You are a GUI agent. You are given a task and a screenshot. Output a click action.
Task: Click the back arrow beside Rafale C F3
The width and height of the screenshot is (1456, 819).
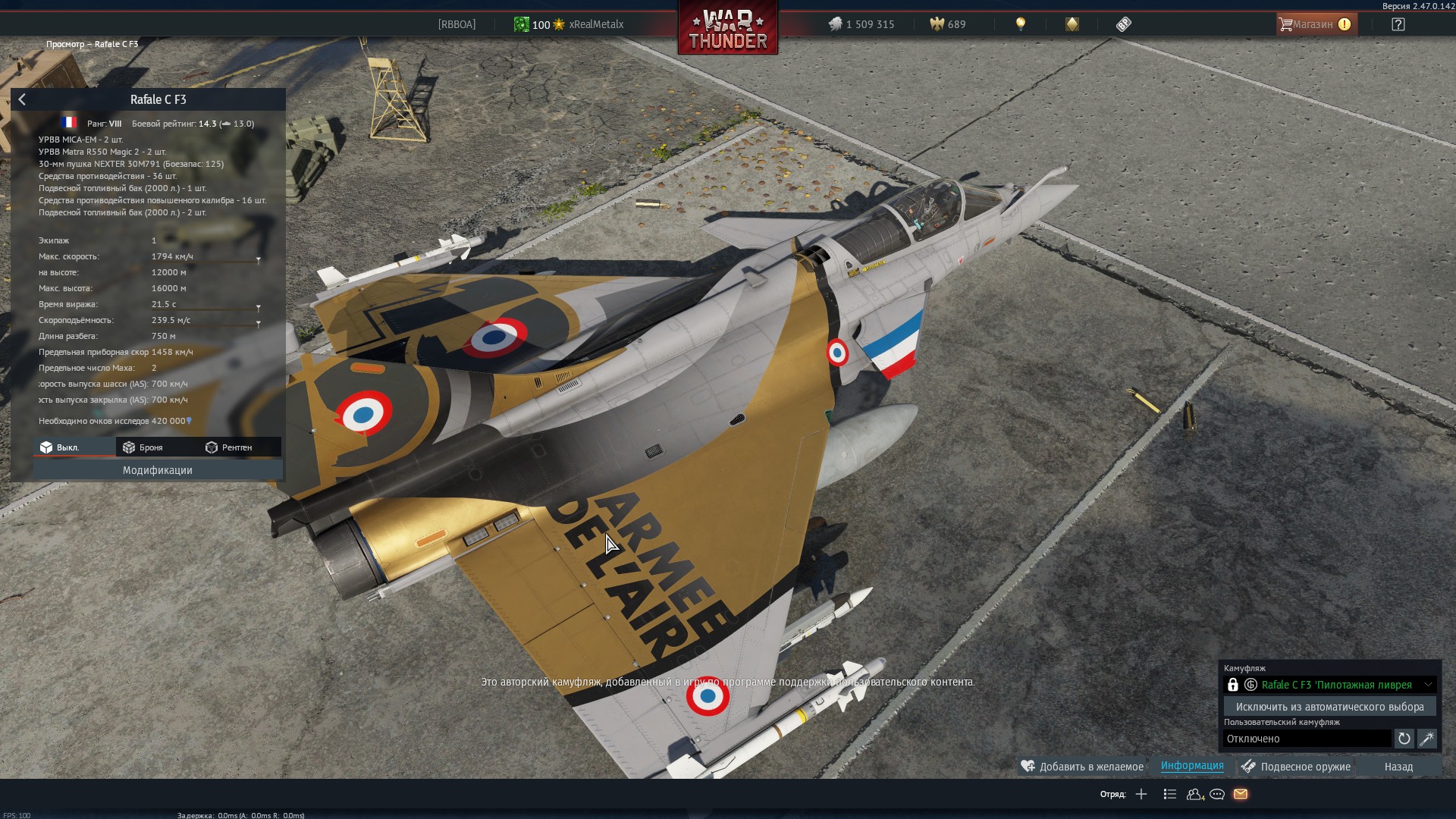[x=22, y=99]
